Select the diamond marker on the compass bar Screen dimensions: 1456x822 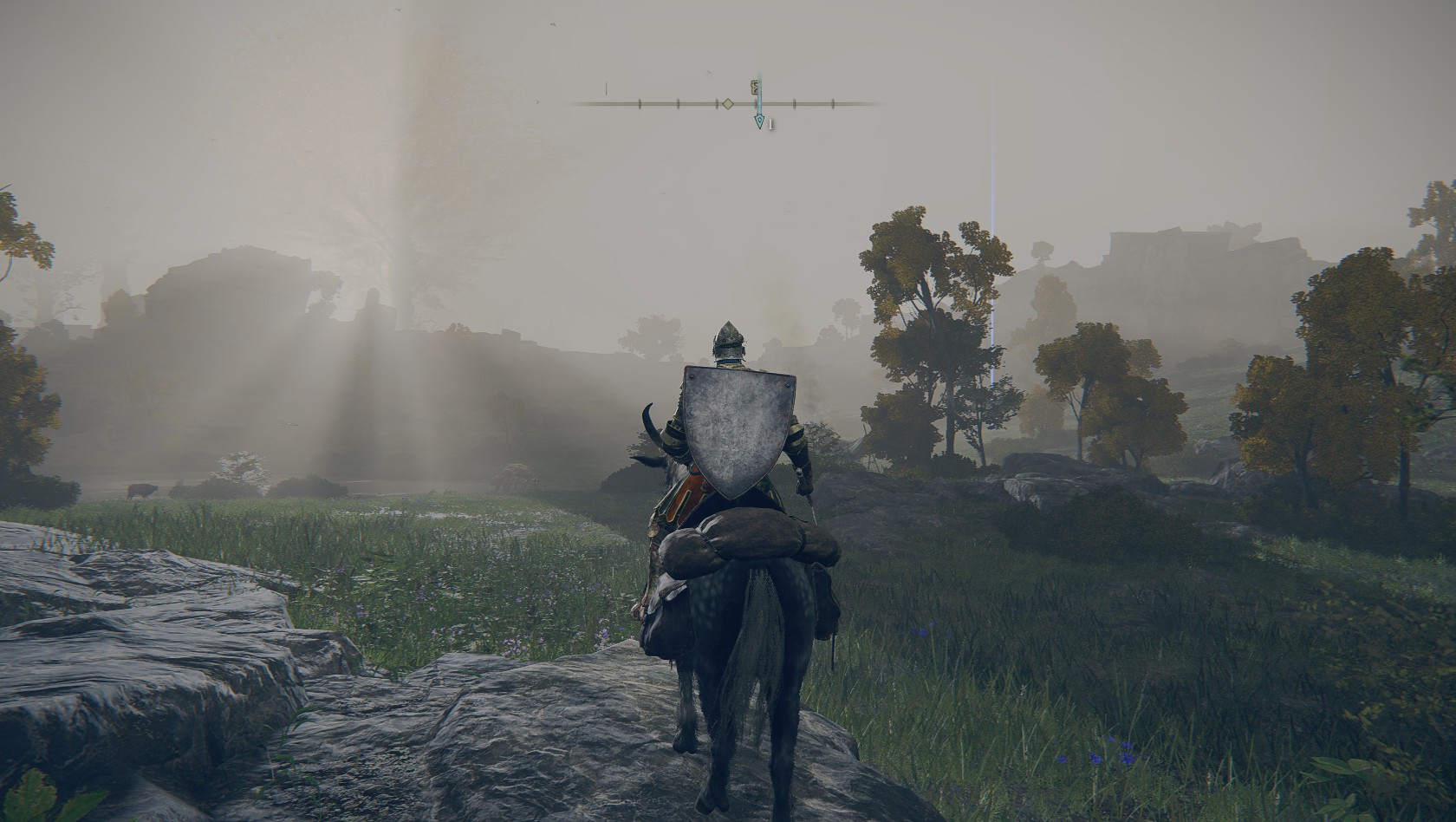(728, 104)
